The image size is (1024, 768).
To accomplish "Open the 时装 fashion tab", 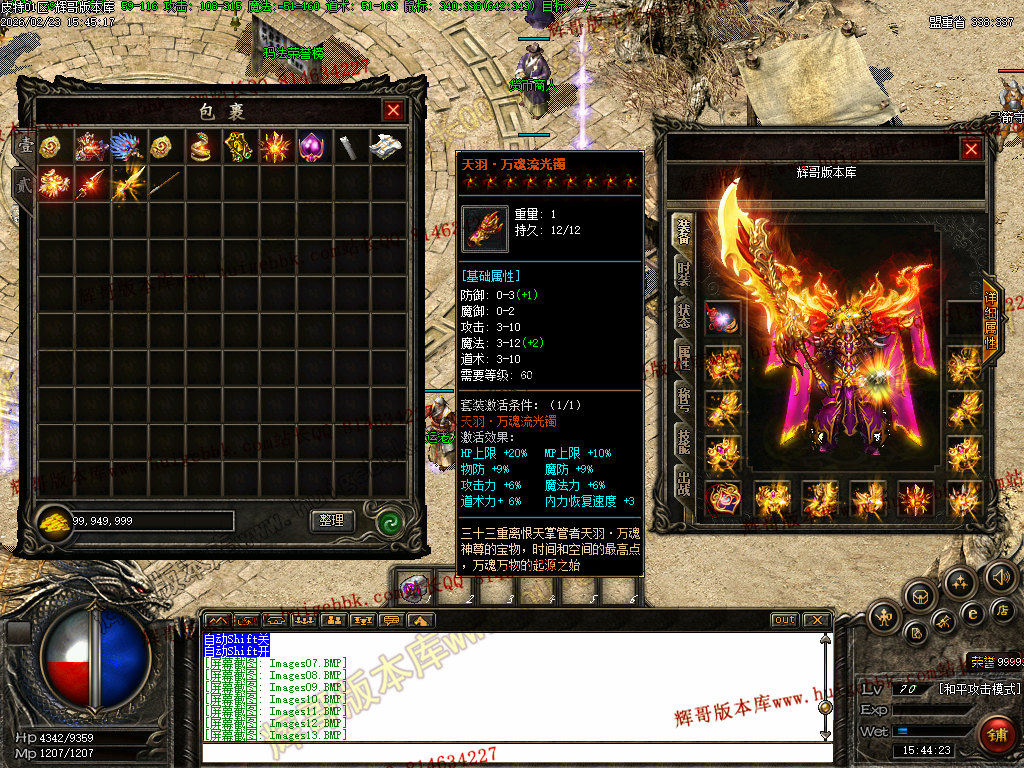I will tap(683, 271).
